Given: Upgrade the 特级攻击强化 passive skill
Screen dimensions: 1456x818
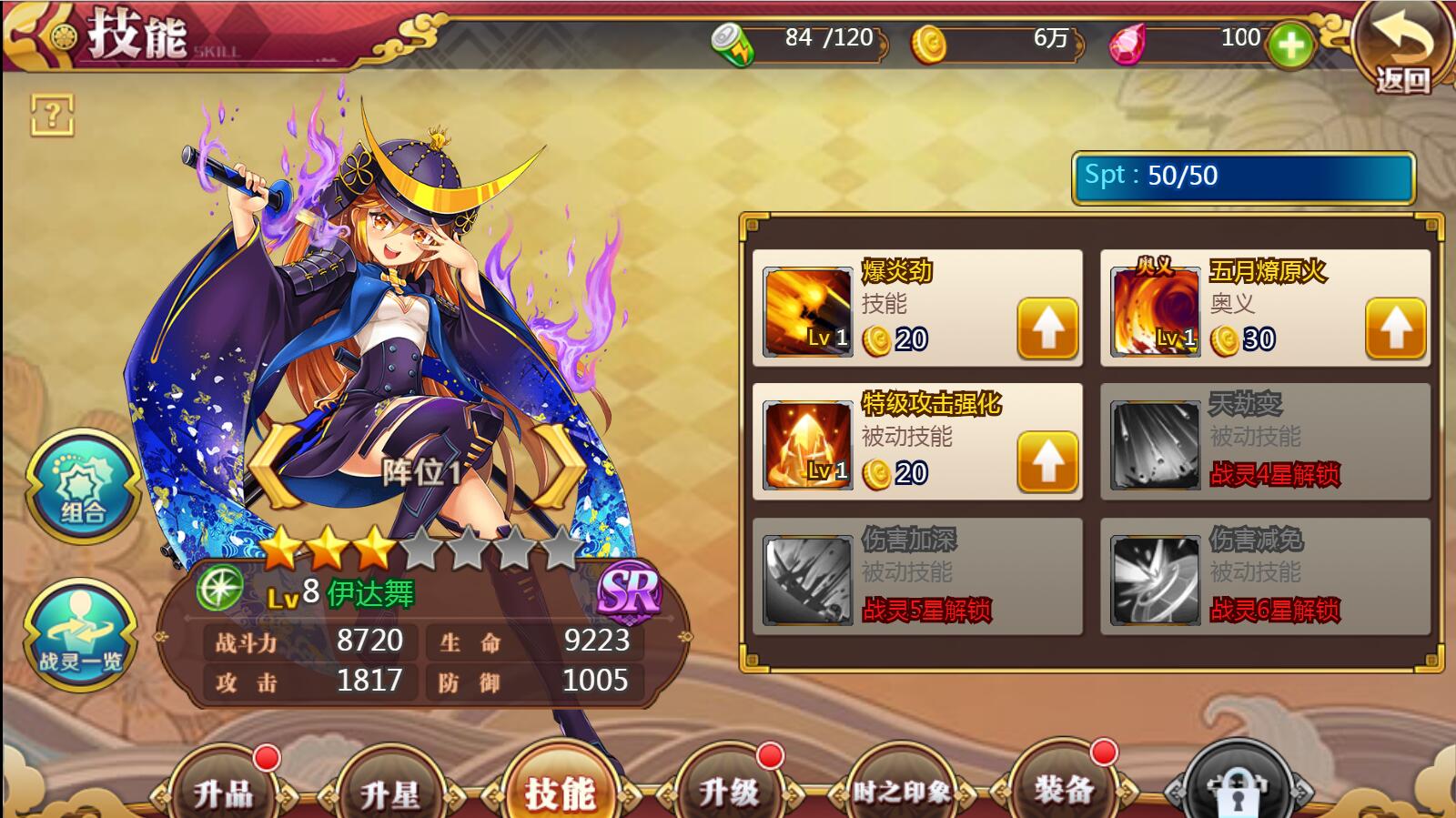Looking at the screenshot, I should coord(1047,462).
